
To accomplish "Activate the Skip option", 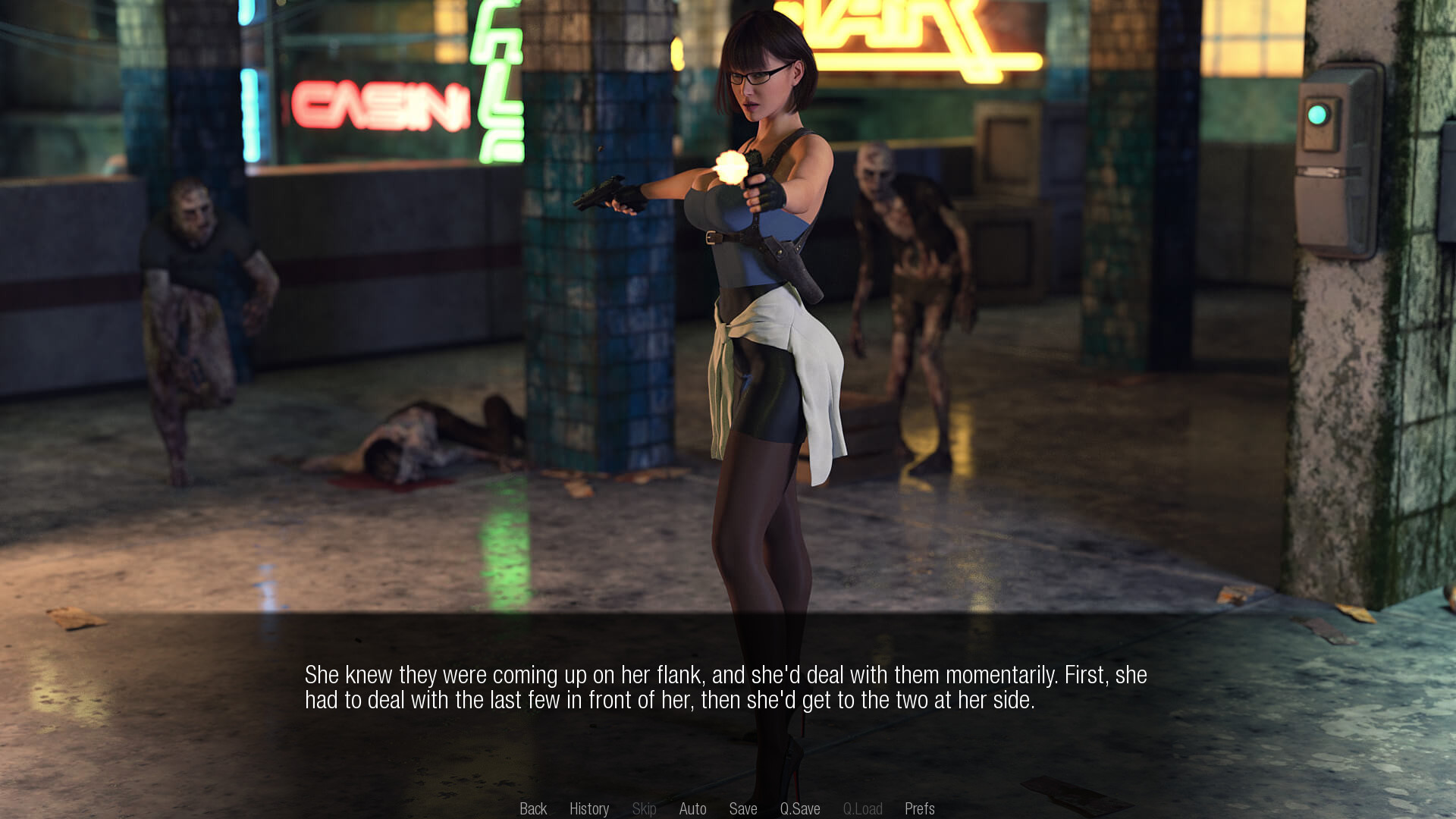I will [644, 808].
